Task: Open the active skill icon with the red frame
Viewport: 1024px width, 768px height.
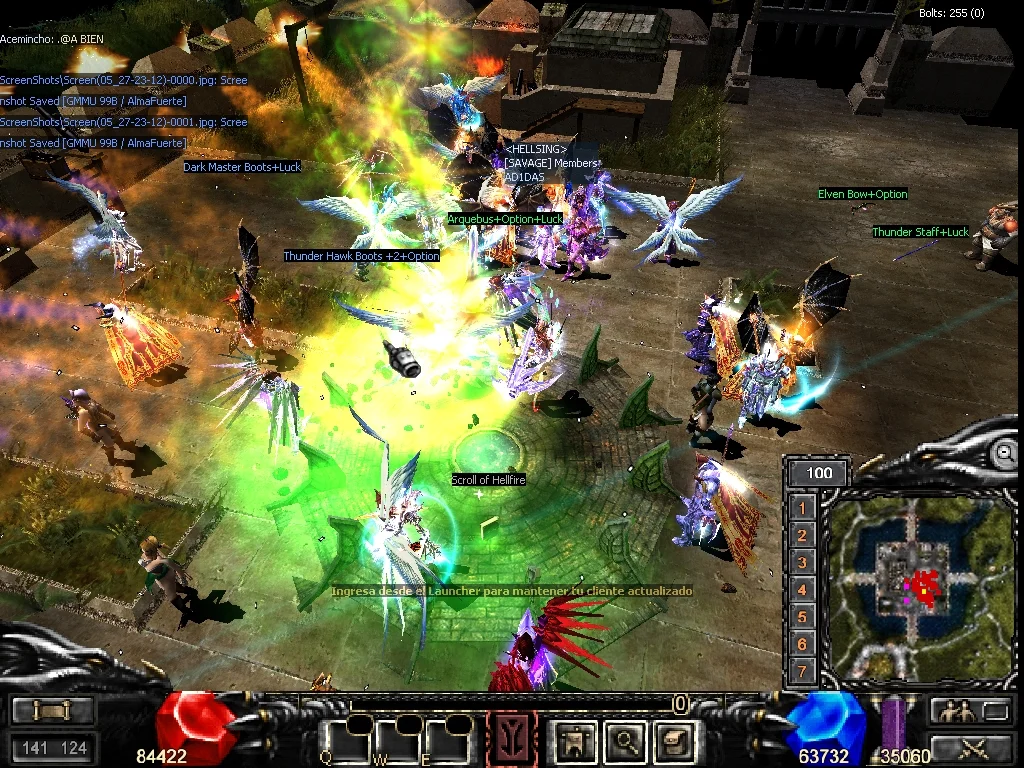Action: pos(511,741)
